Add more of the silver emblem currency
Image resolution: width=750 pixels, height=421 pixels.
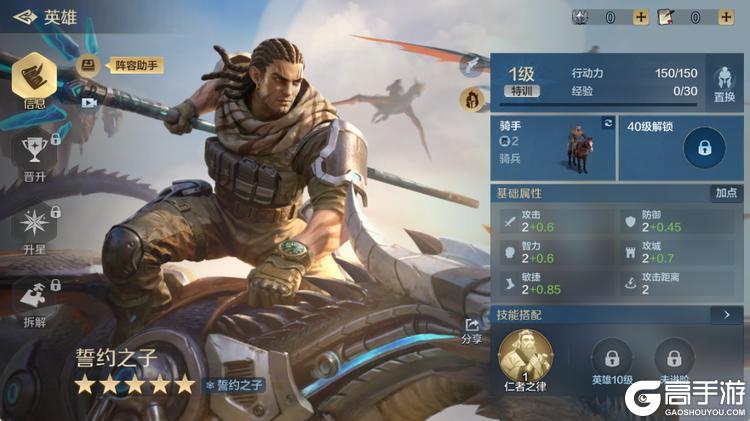(641, 17)
